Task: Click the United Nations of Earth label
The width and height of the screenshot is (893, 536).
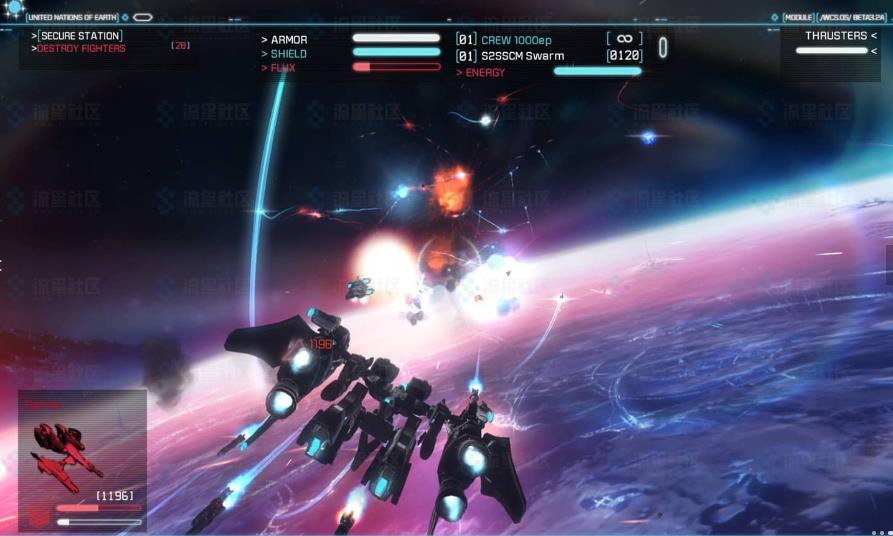Action: point(74,17)
